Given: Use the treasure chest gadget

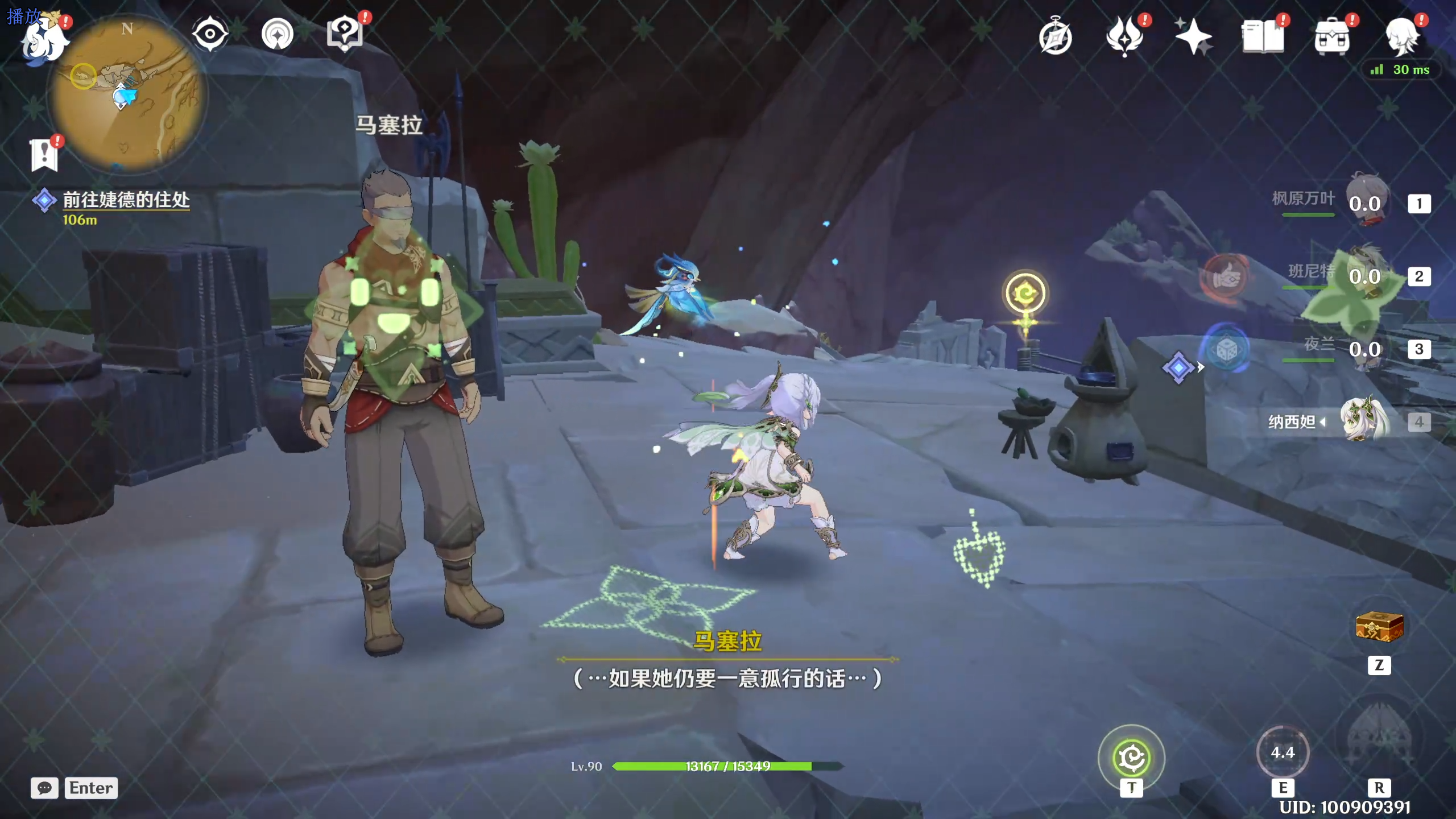Looking at the screenshot, I should coord(1379,627).
